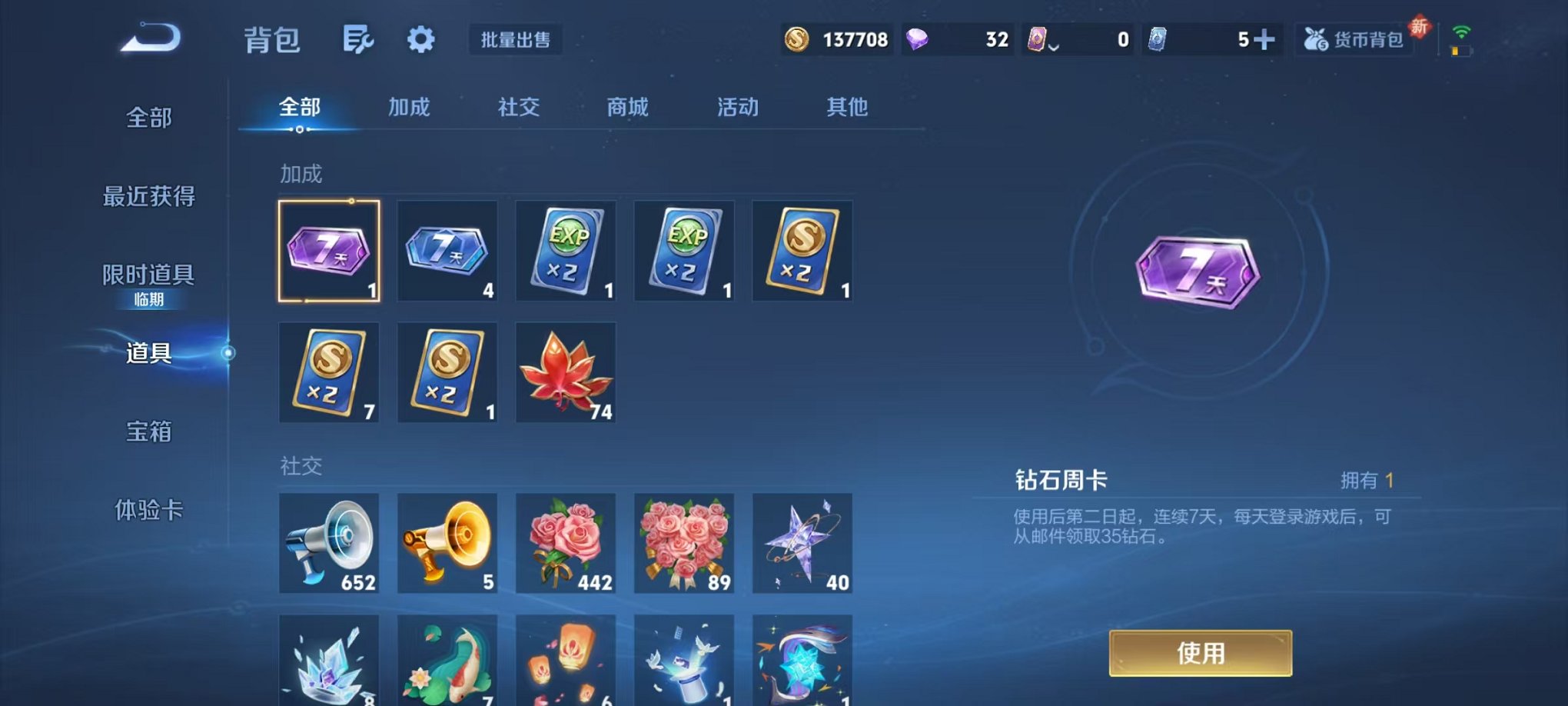Select the purple star fragment item
The image size is (1568, 706).
[x=802, y=543]
